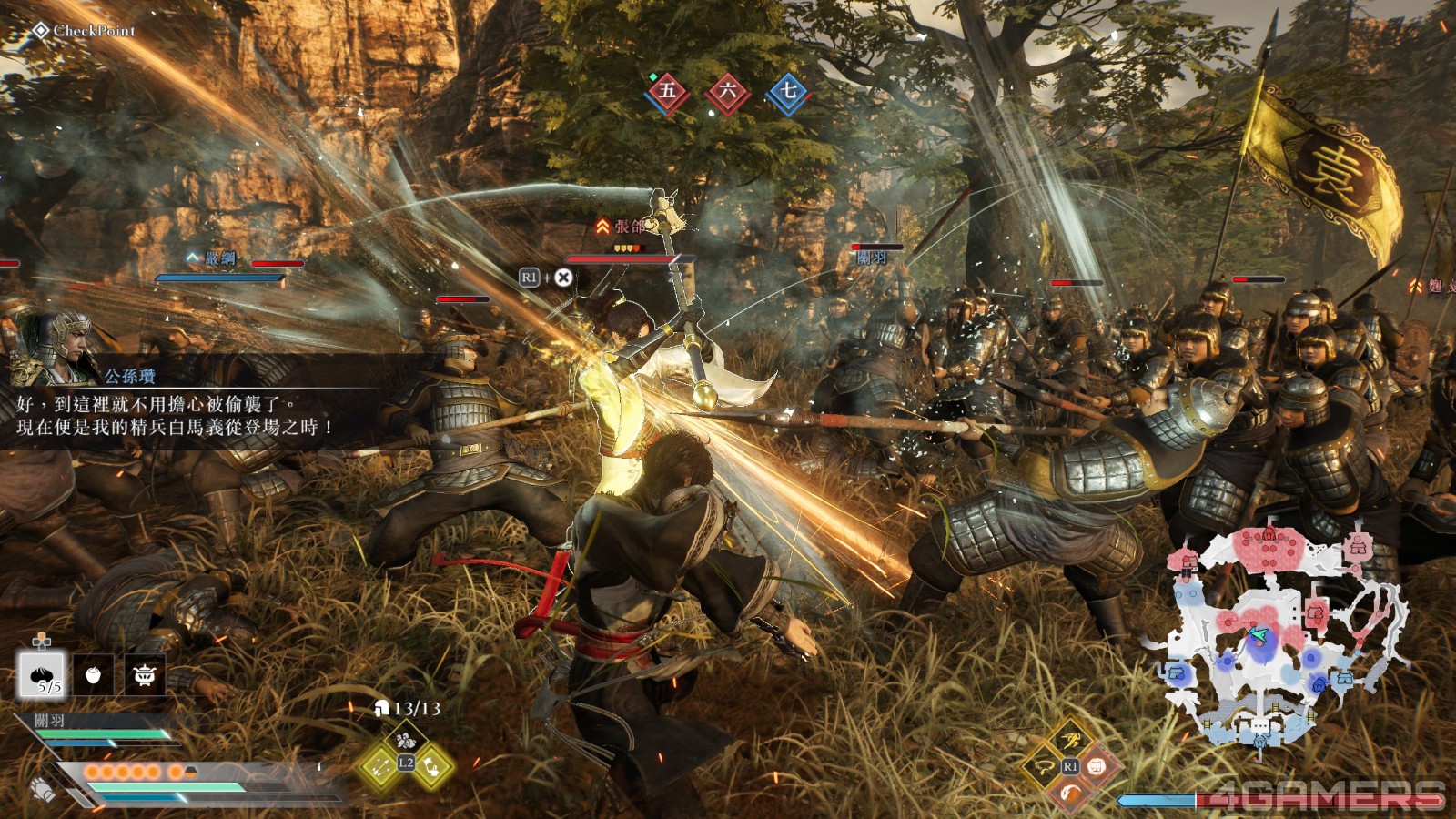
Task: Select the white peach item slot
Action: point(93,675)
